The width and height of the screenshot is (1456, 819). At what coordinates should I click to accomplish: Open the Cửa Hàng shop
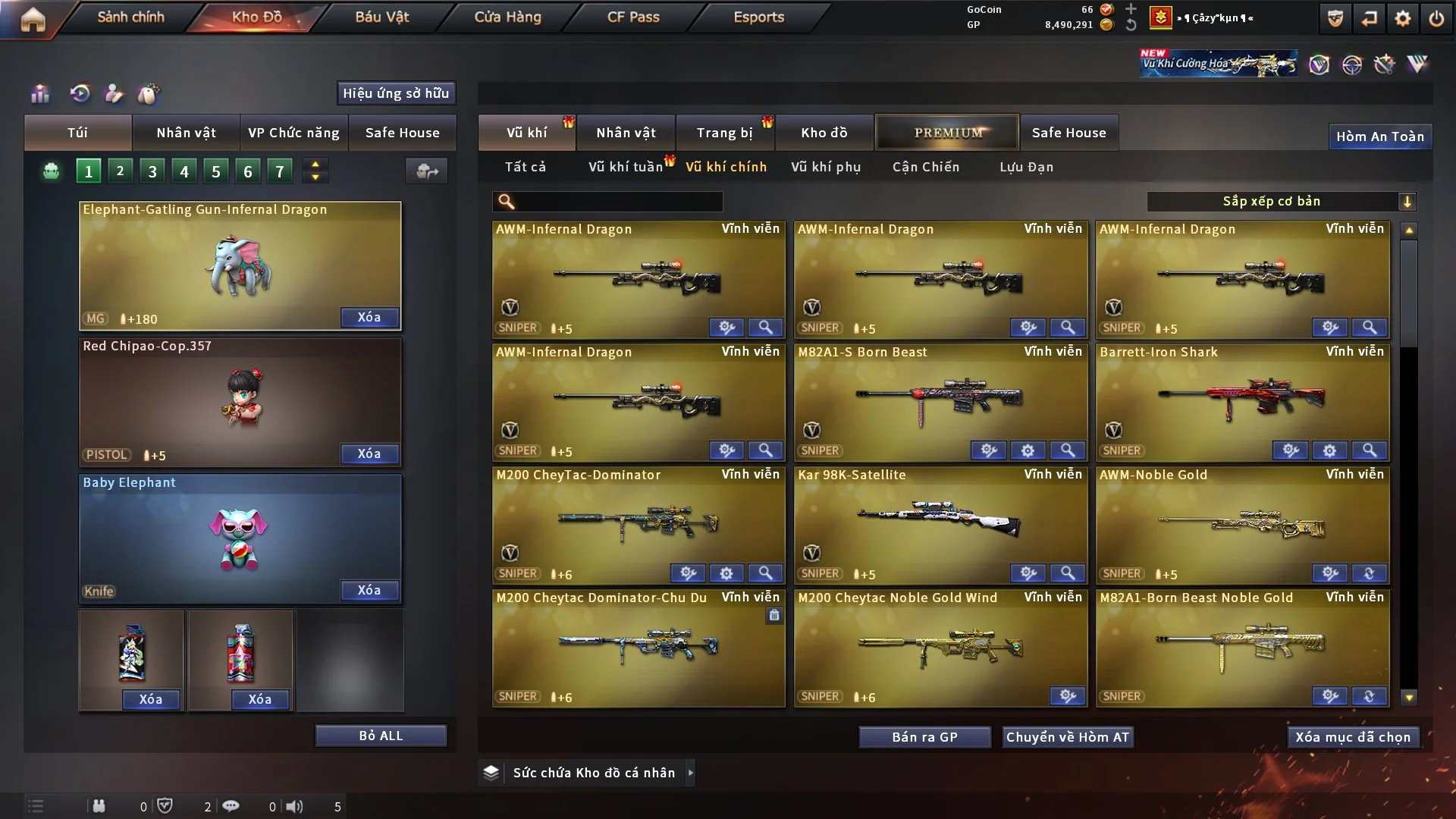click(507, 17)
